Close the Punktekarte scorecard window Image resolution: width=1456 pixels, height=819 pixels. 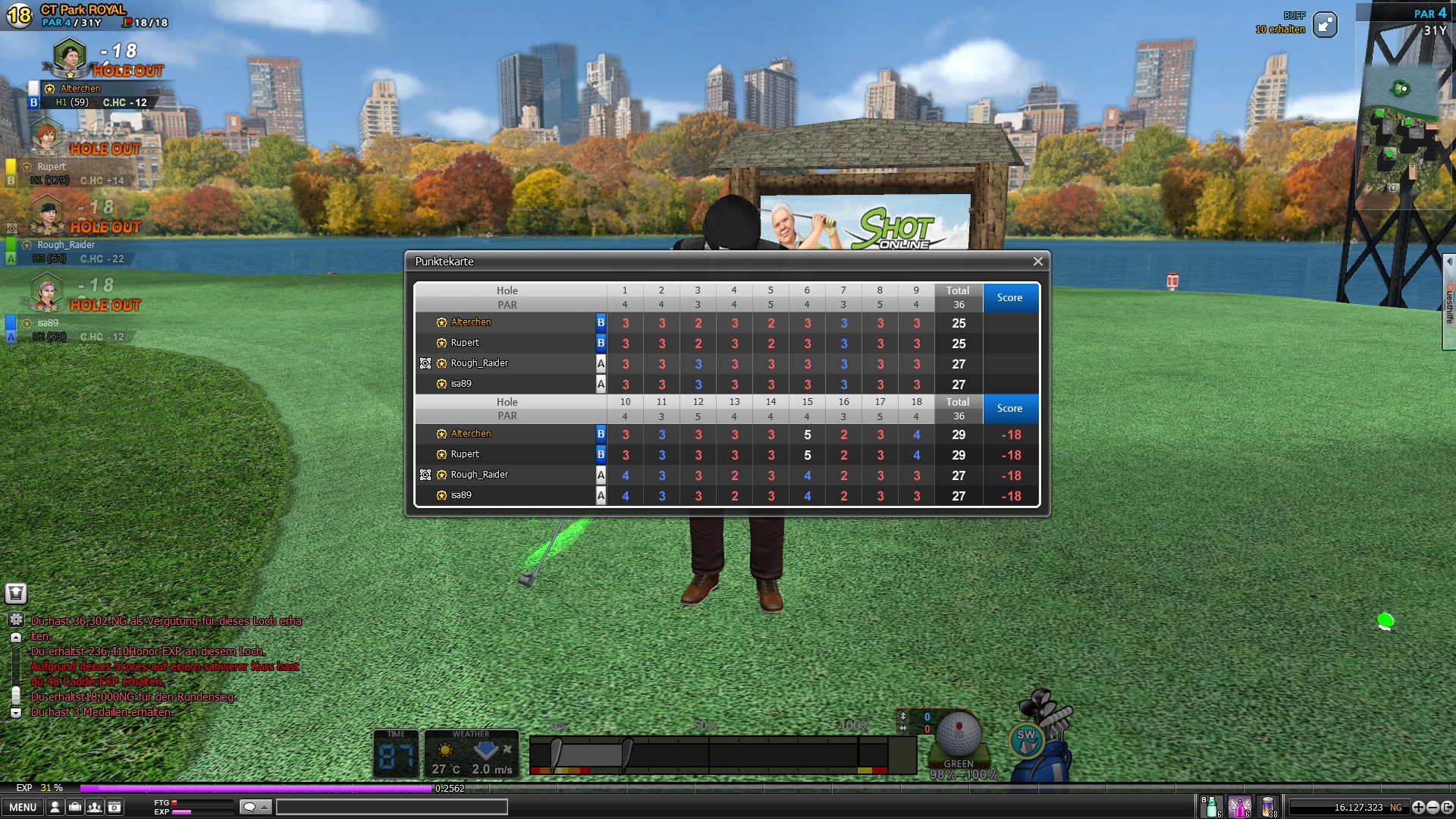(x=1037, y=262)
